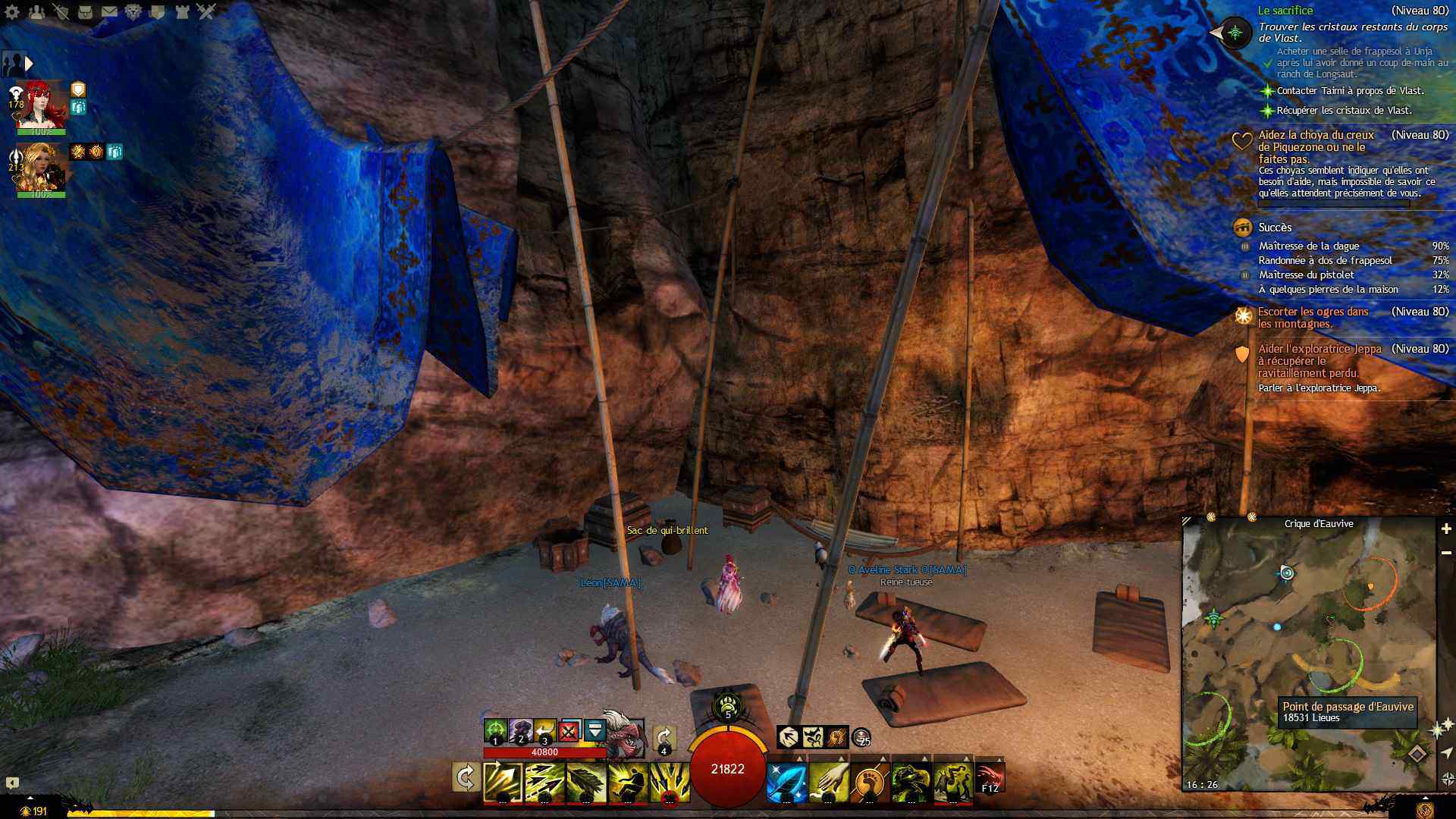This screenshot has width=1456, height=819.
Task: Activate the red F12 beast skill
Action: click(x=990, y=778)
